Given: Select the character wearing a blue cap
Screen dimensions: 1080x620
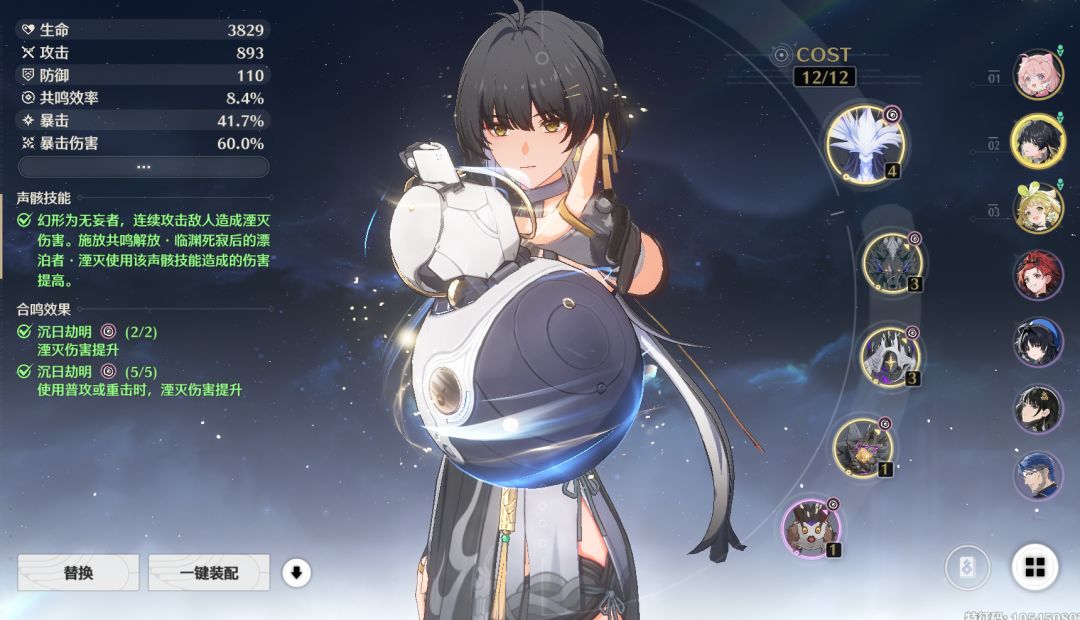Looking at the screenshot, I should (x=1038, y=342).
